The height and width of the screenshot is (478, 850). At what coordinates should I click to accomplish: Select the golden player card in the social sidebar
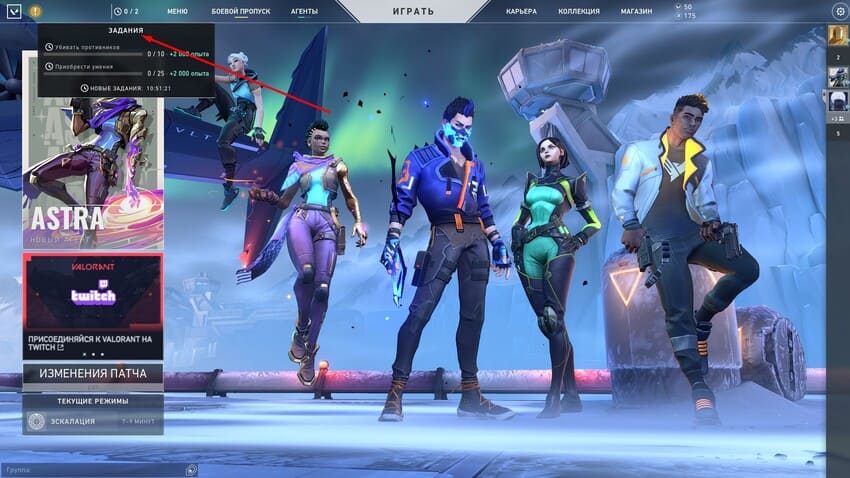click(838, 36)
